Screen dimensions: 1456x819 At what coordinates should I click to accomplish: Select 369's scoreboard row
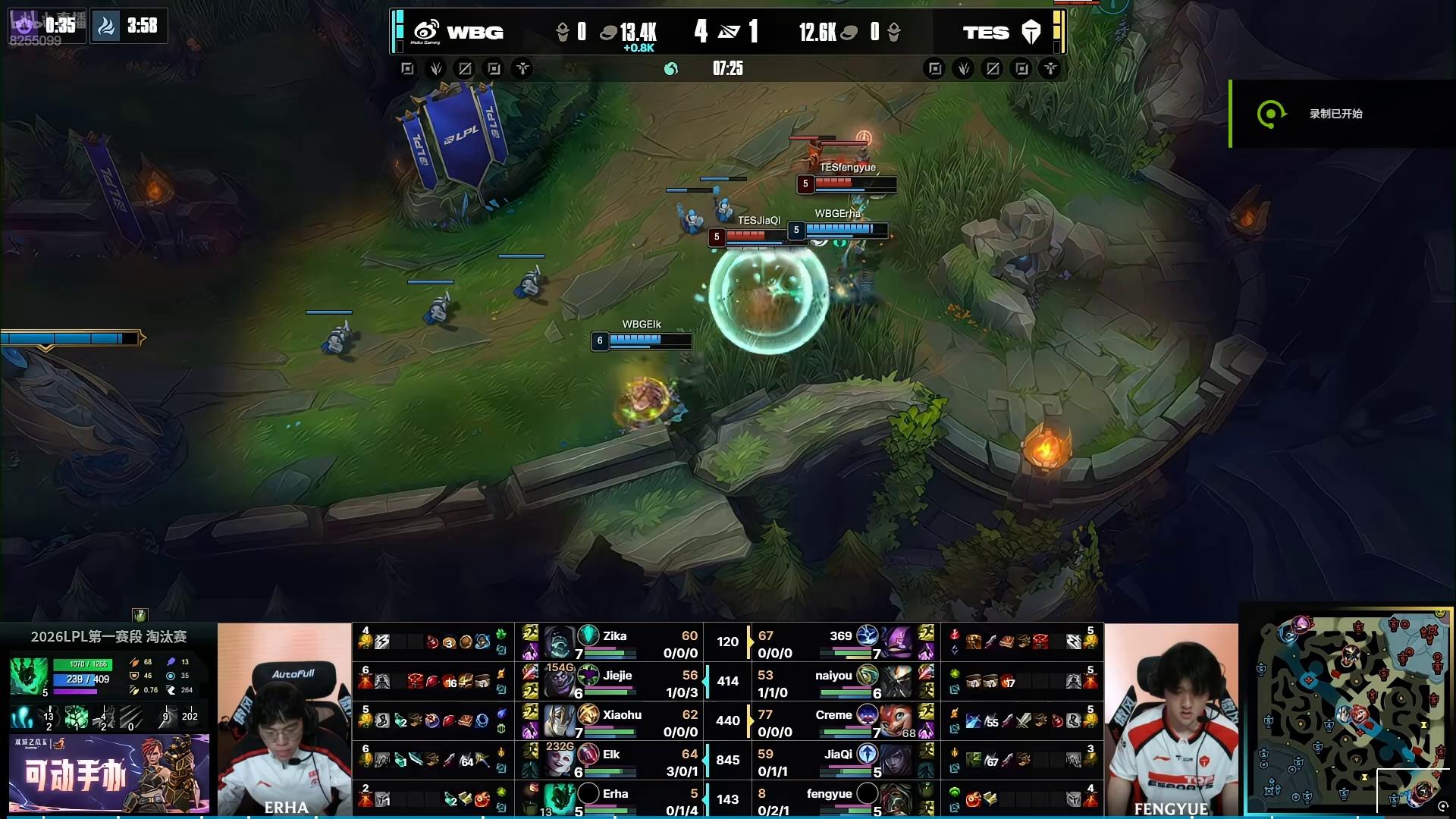[x=842, y=643]
